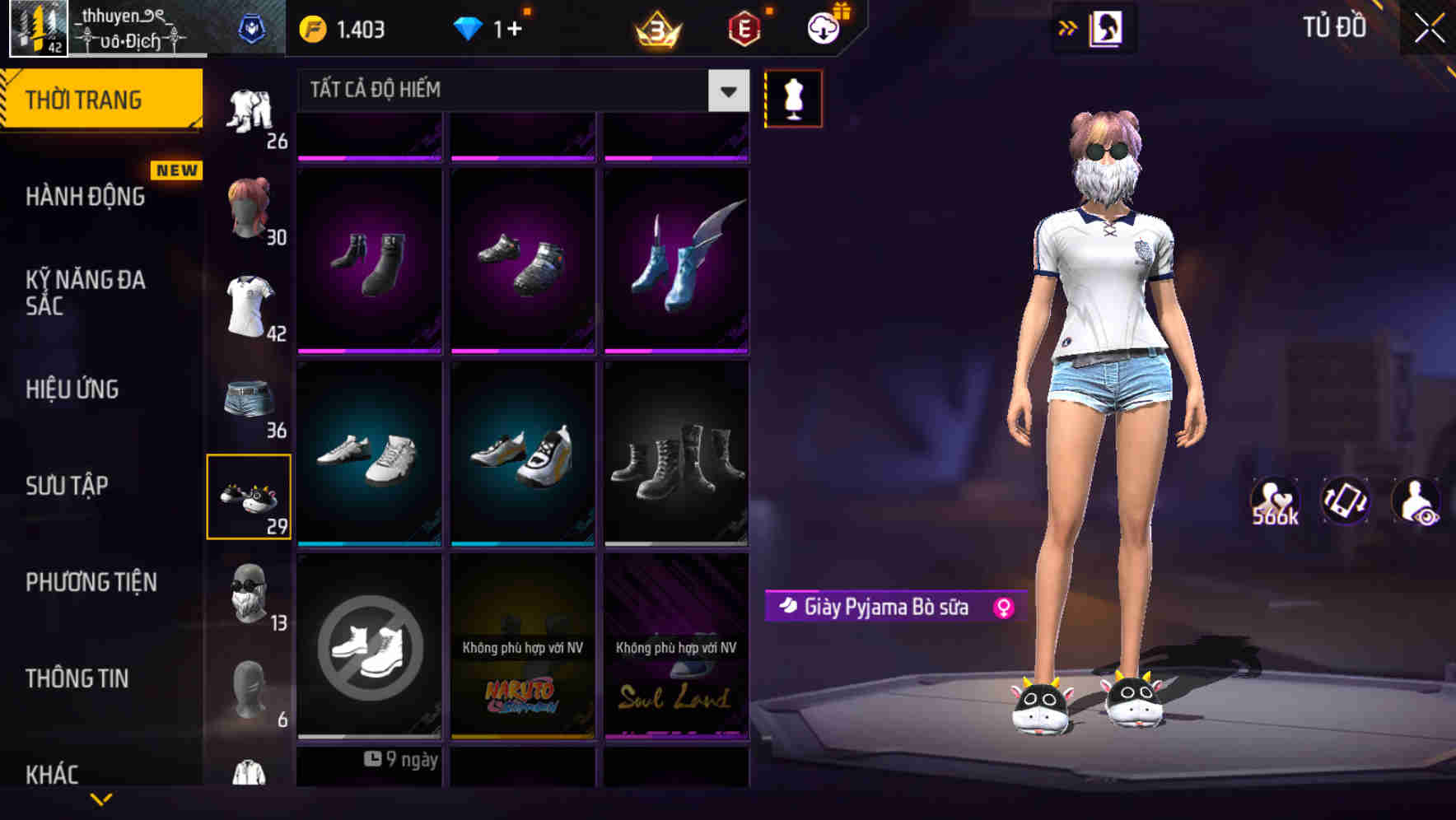Open the SƯU TẬP tab
Viewport: 1456px width, 820px height.
coord(66,486)
